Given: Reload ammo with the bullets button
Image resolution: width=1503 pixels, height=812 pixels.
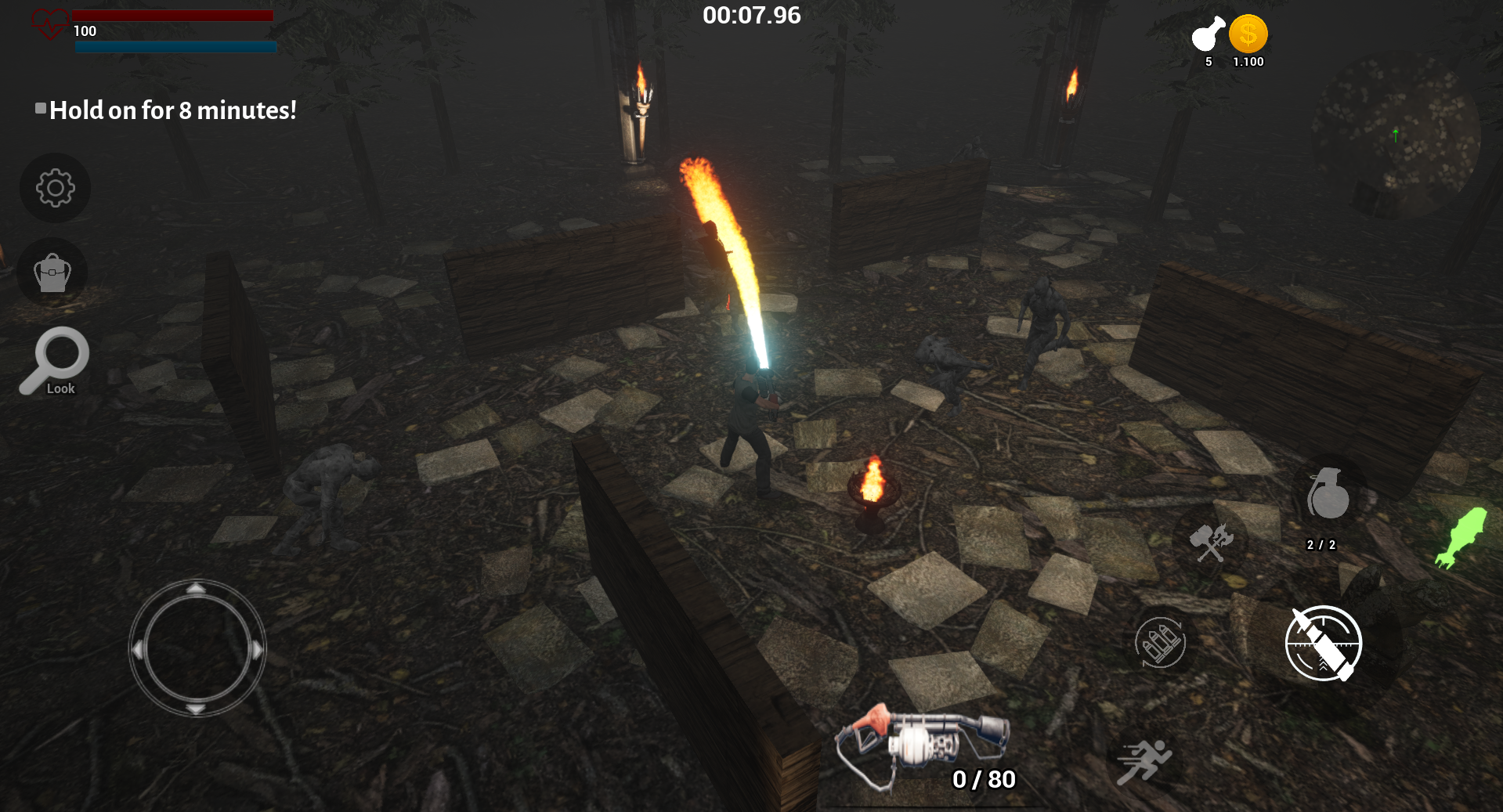Looking at the screenshot, I should pyautogui.click(x=1160, y=643).
